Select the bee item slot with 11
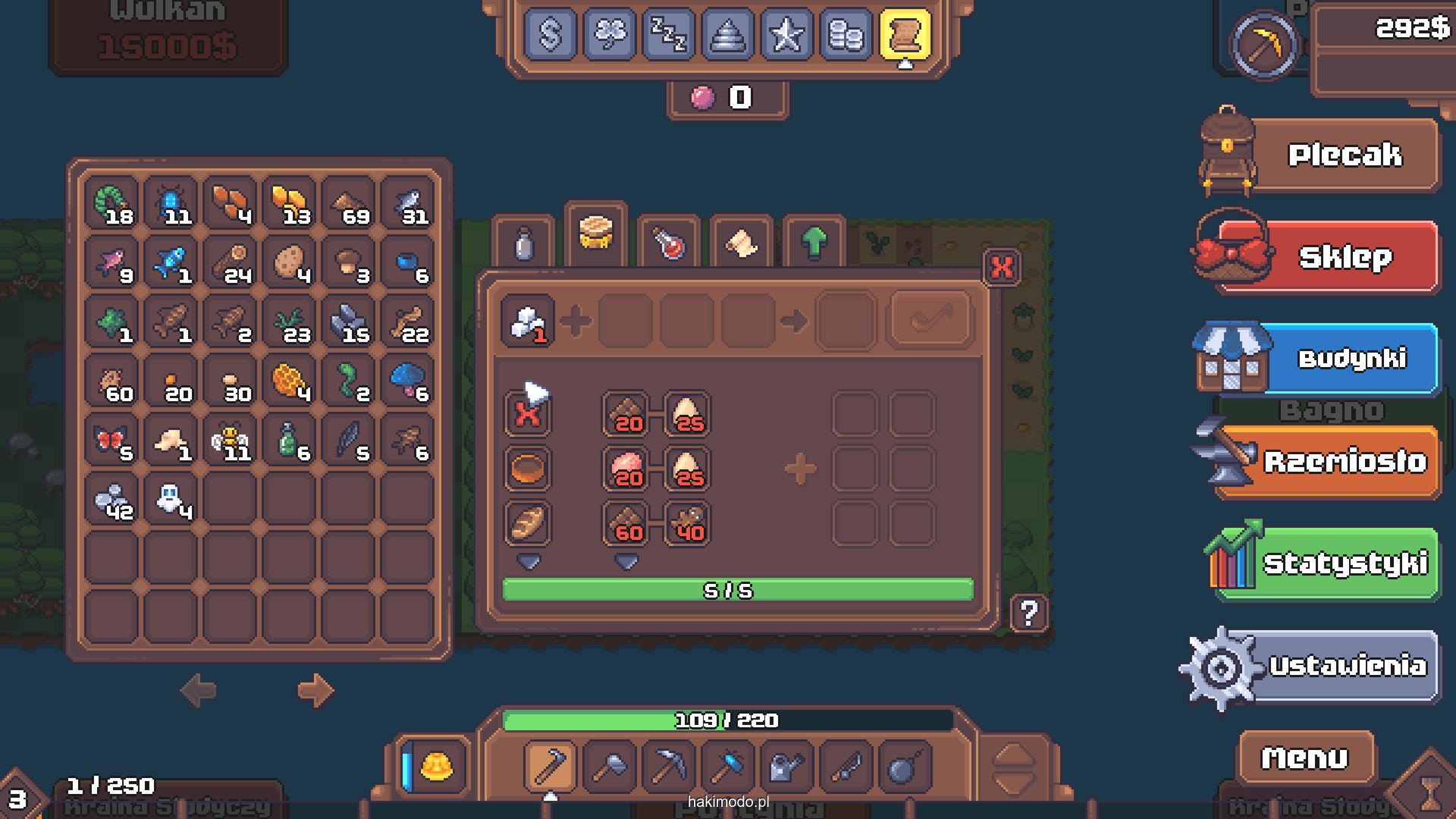The width and height of the screenshot is (1456, 819). [x=230, y=440]
